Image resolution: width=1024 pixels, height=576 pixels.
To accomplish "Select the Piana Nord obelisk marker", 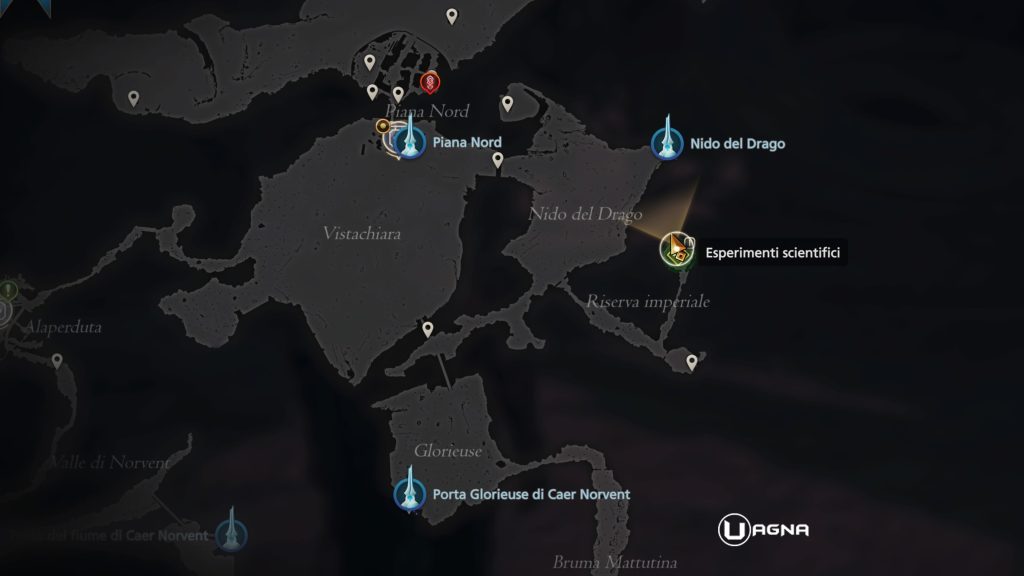I will 409,142.
